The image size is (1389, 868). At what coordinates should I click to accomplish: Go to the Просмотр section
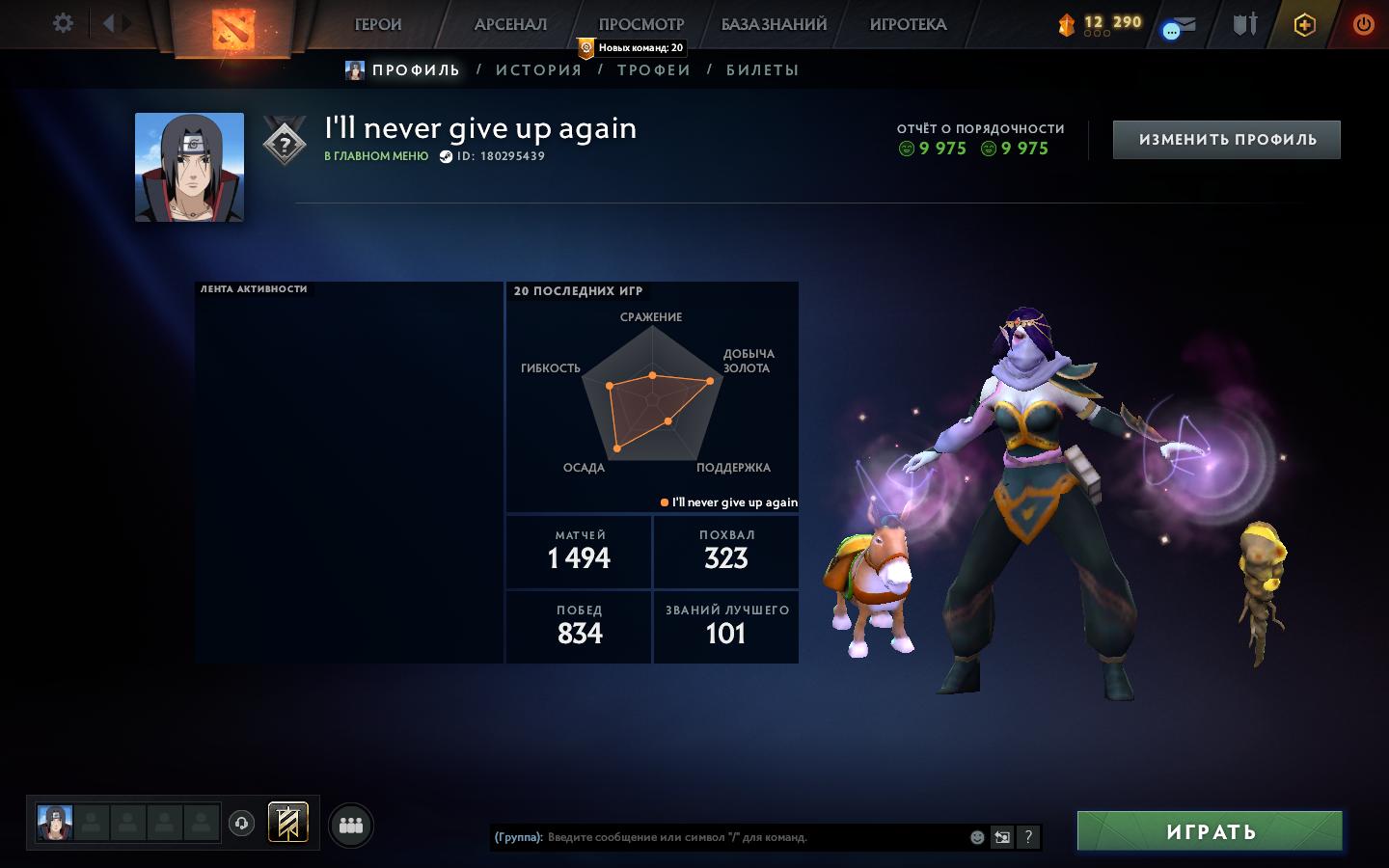[641, 24]
